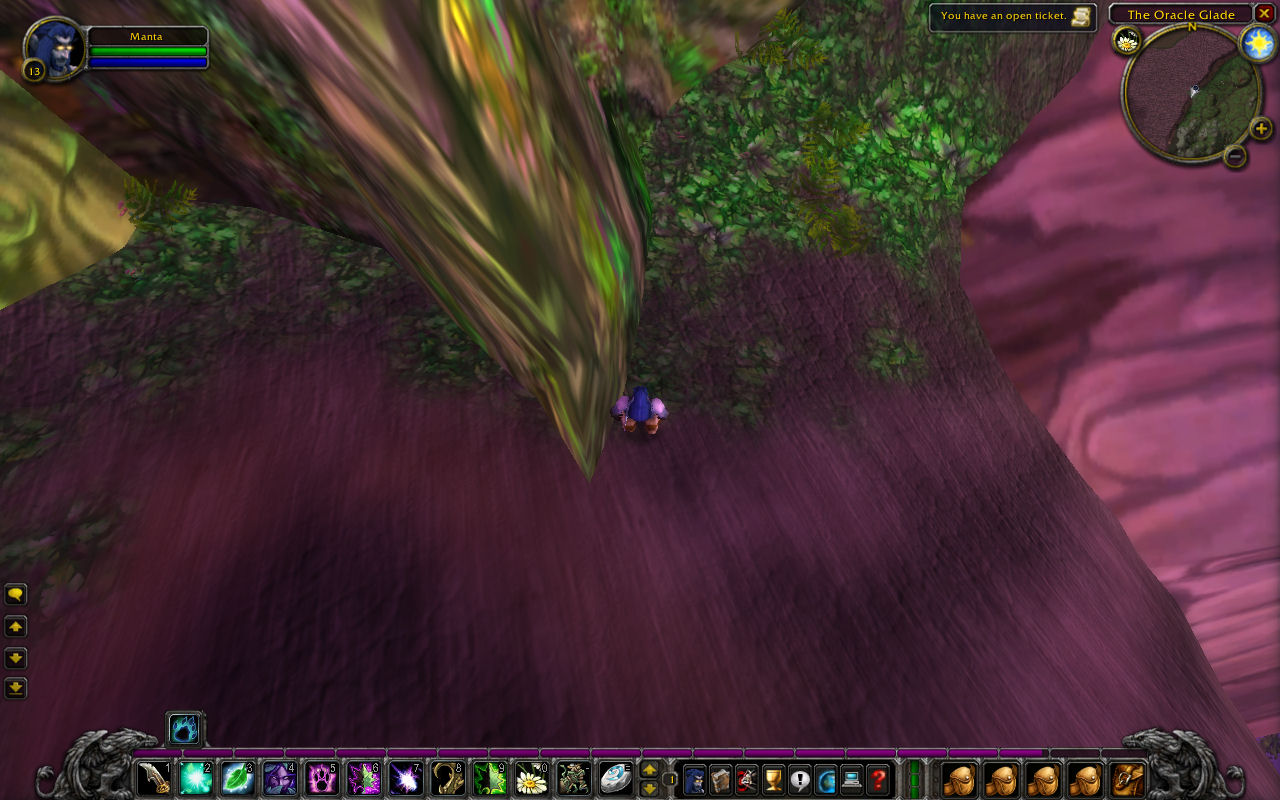Open the "You have an open ticket" notice
This screenshot has height=800, width=1280.
[1012, 17]
